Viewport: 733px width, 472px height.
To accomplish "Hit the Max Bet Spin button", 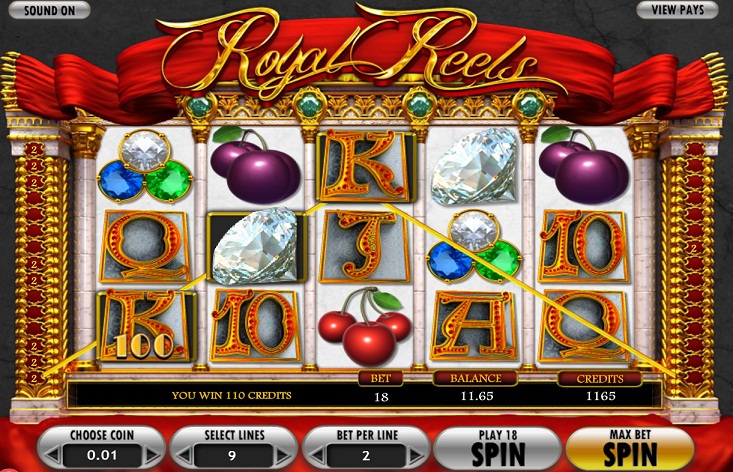I will click(630, 448).
